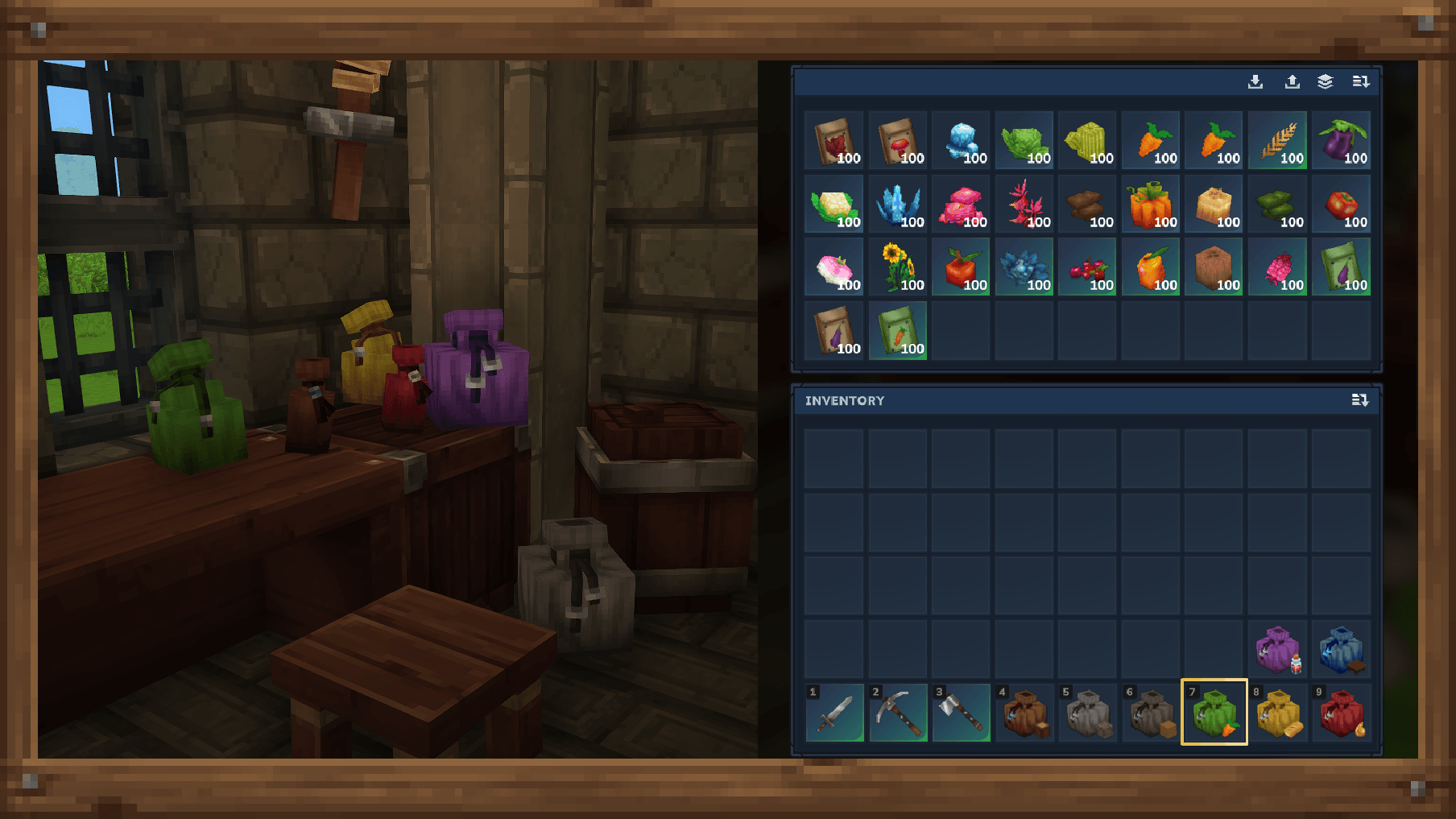This screenshot has height=819, width=1456.
Task: Click the take-all download arrow button
Action: (1255, 81)
